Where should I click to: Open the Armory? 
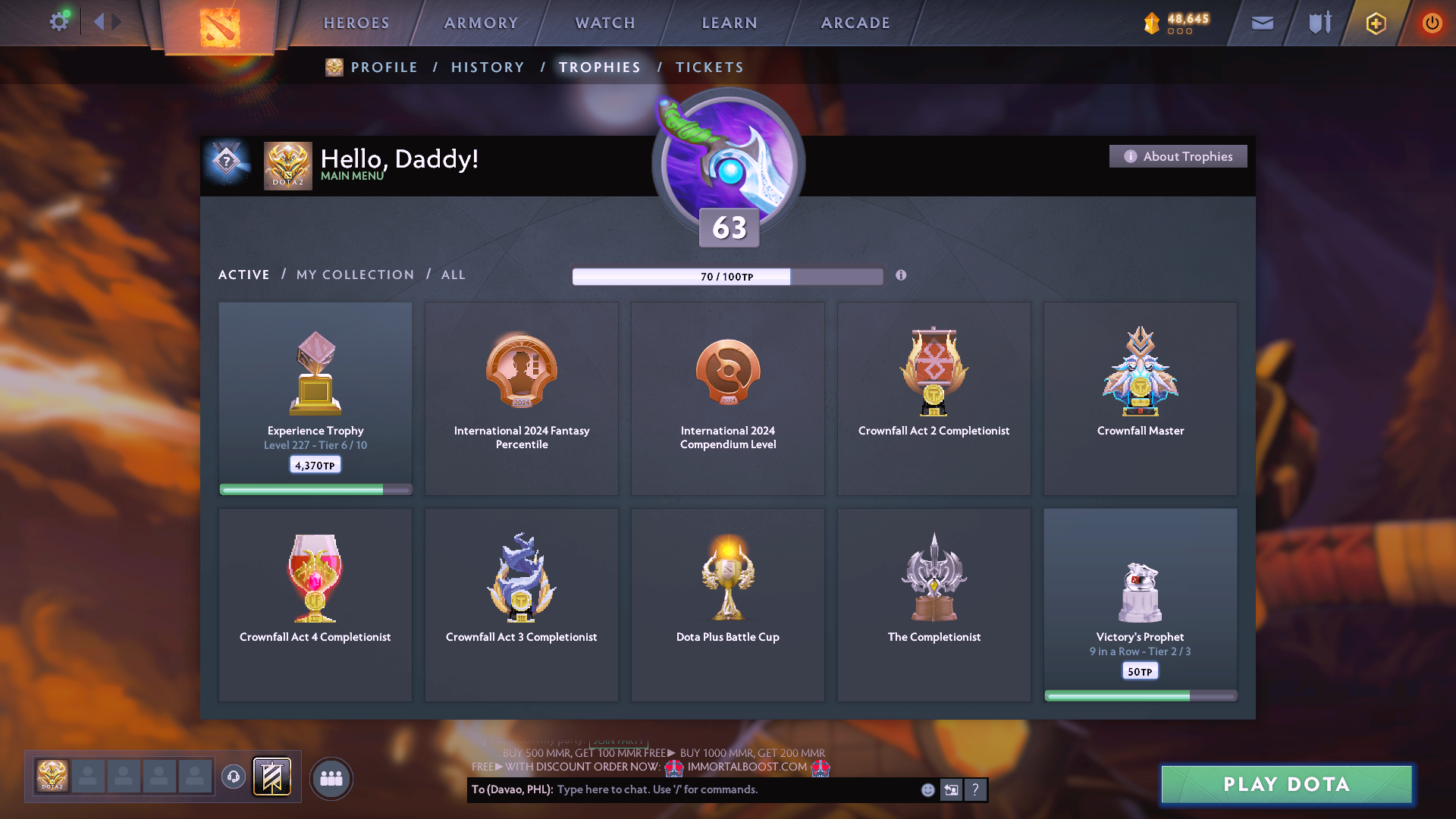point(481,23)
